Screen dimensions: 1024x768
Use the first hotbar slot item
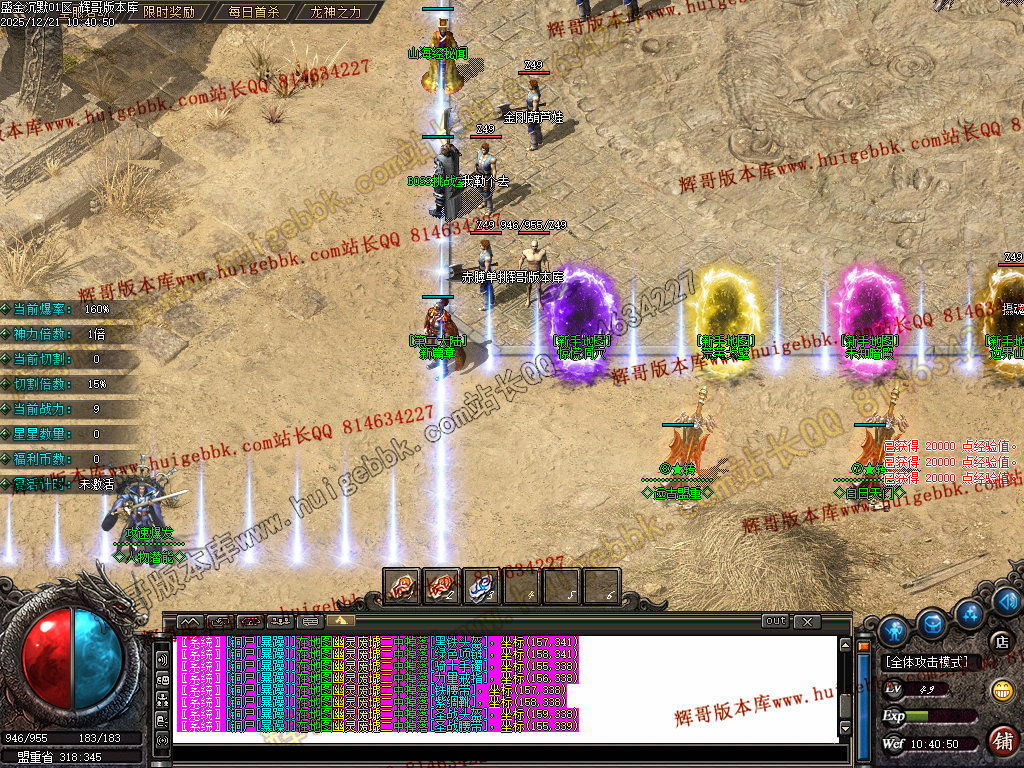pos(402,586)
